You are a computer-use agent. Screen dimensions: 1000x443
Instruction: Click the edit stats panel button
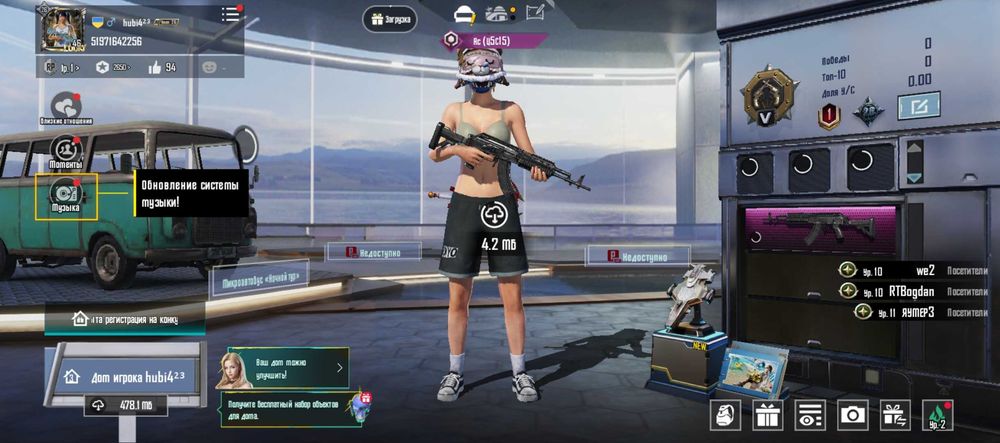(917, 106)
